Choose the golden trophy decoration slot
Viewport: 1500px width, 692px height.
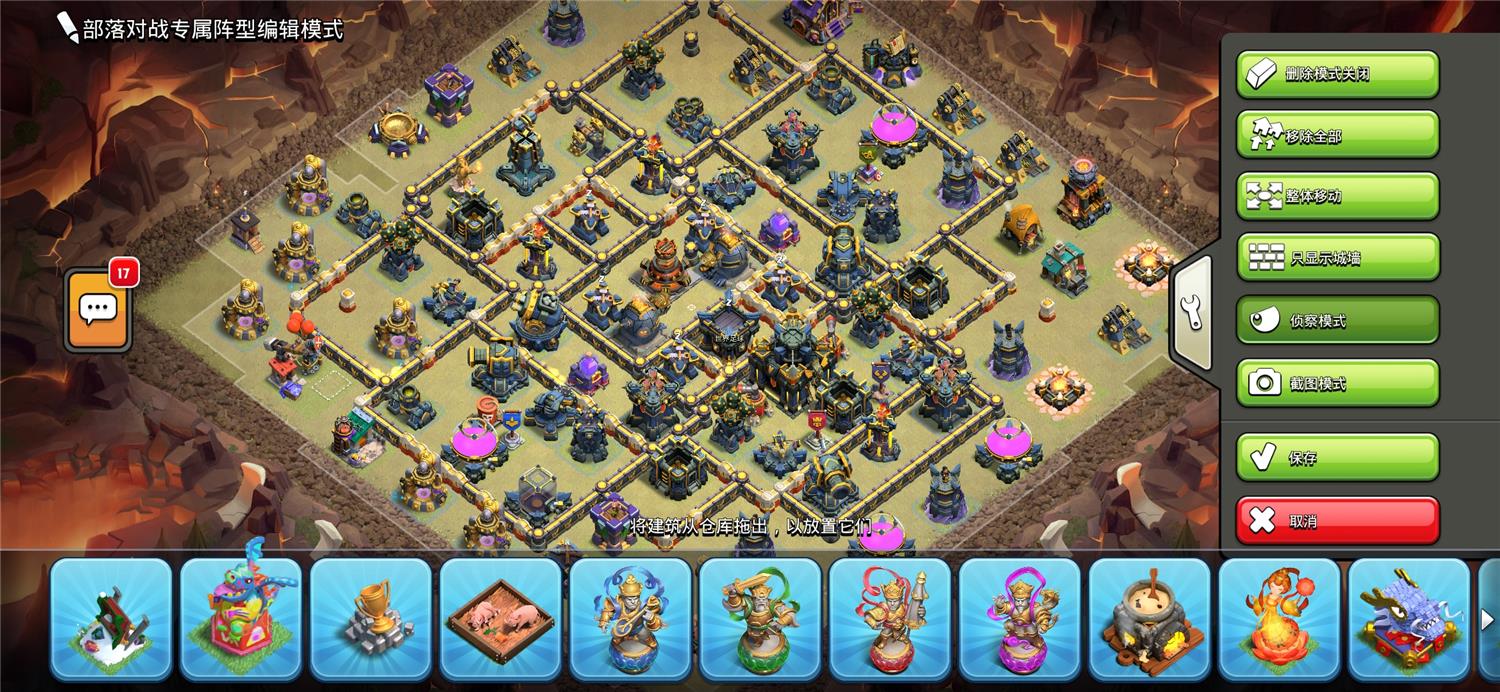pyautogui.click(x=371, y=617)
